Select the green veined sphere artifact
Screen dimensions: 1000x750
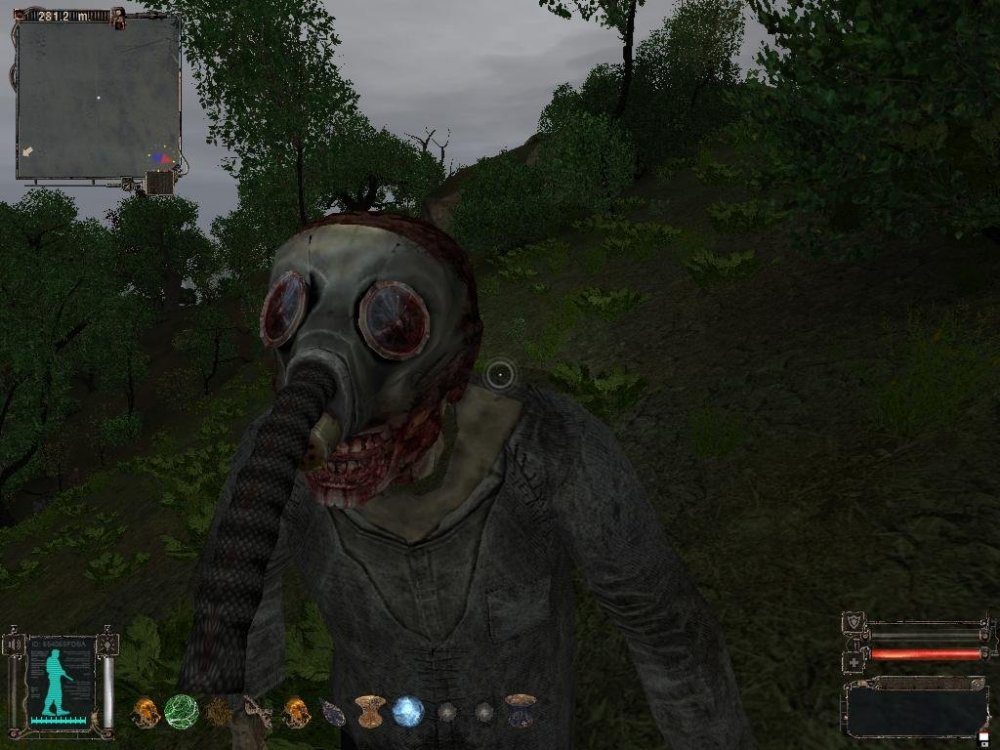180,711
